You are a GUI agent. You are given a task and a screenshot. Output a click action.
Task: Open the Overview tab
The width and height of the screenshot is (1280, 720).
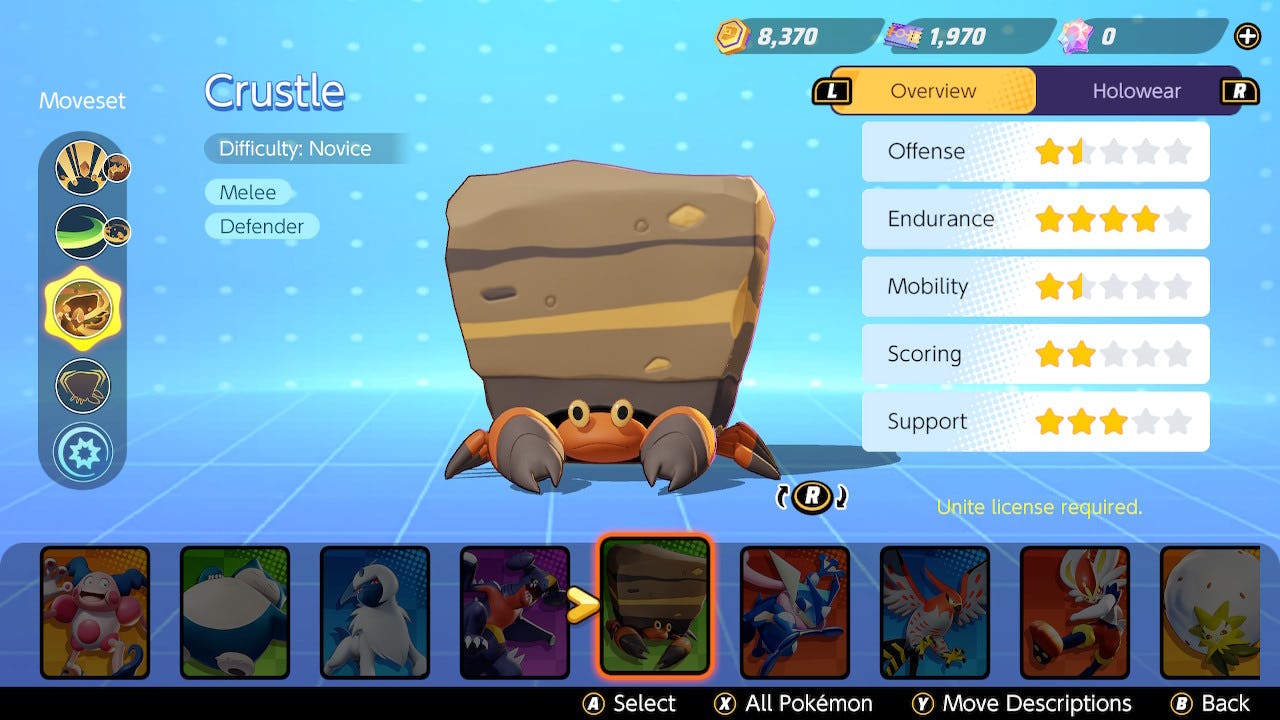point(932,91)
